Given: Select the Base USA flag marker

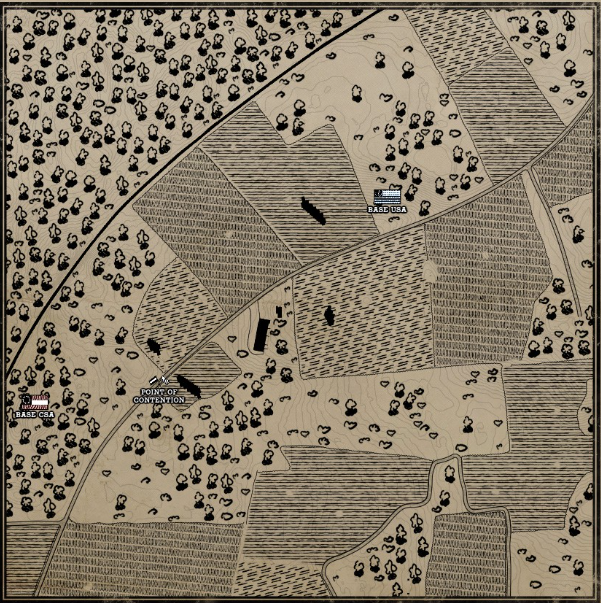Looking at the screenshot, I should point(387,195).
